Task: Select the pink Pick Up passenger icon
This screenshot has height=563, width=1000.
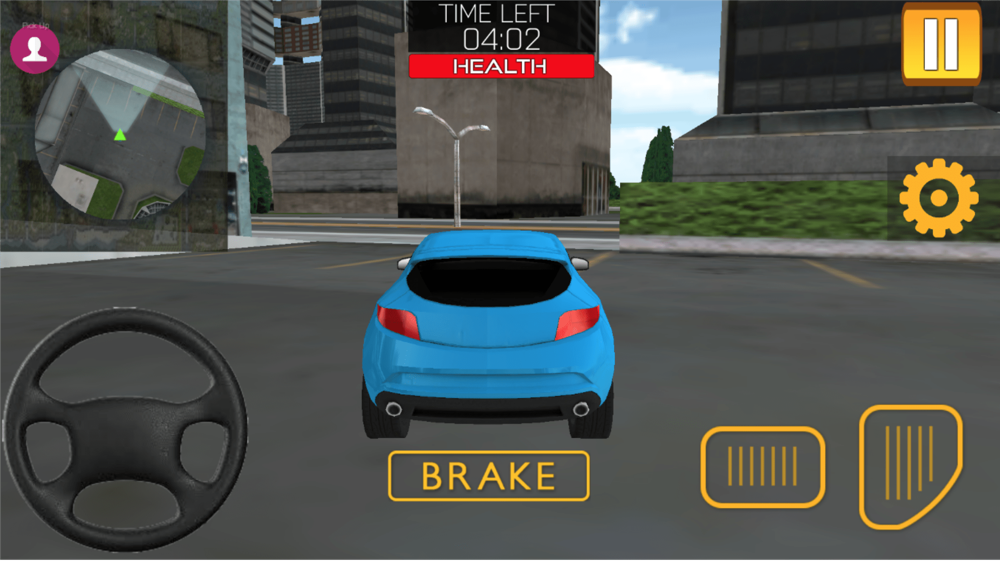Action: pos(35,49)
